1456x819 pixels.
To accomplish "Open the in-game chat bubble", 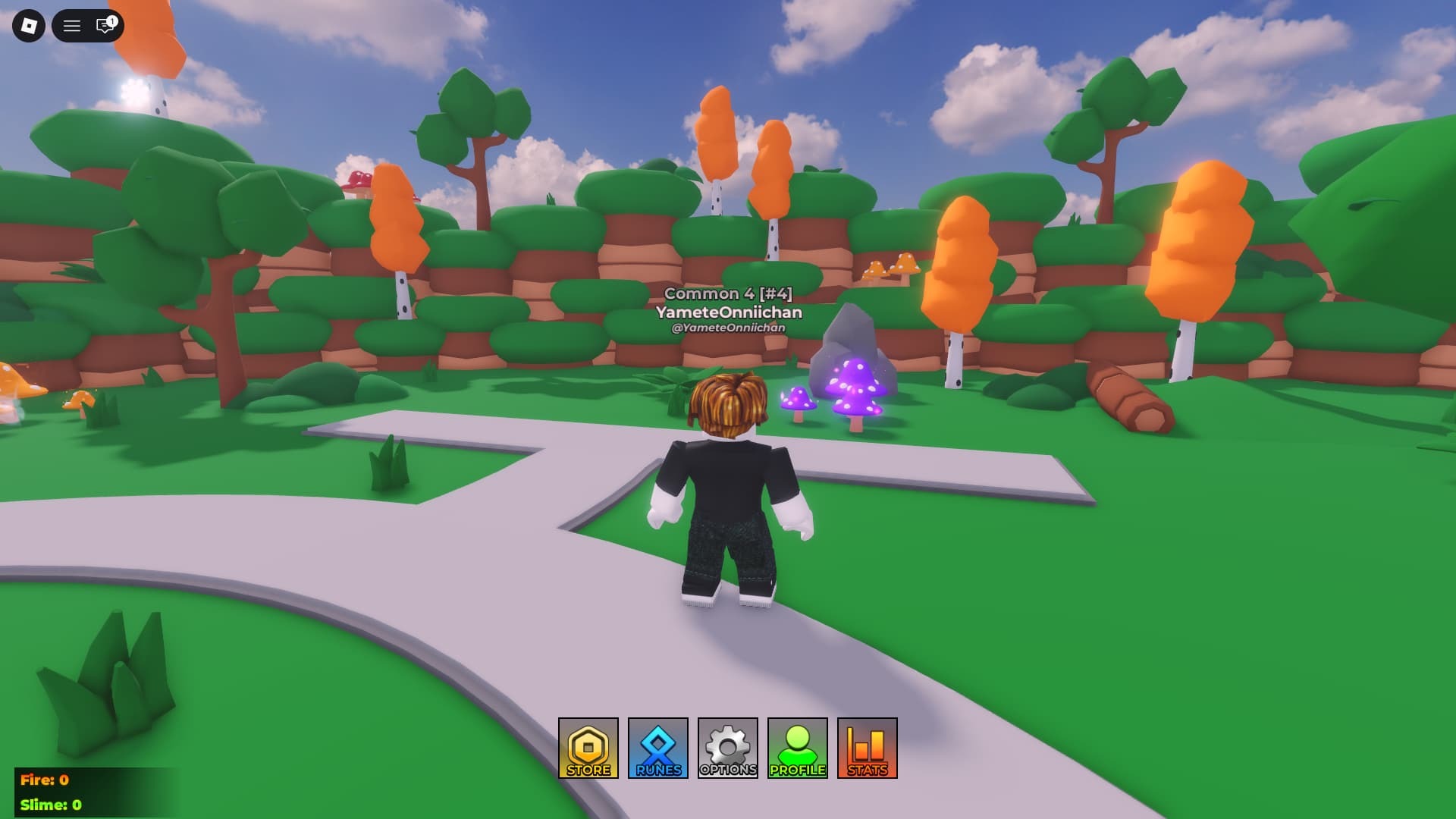I will (x=102, y=27).
